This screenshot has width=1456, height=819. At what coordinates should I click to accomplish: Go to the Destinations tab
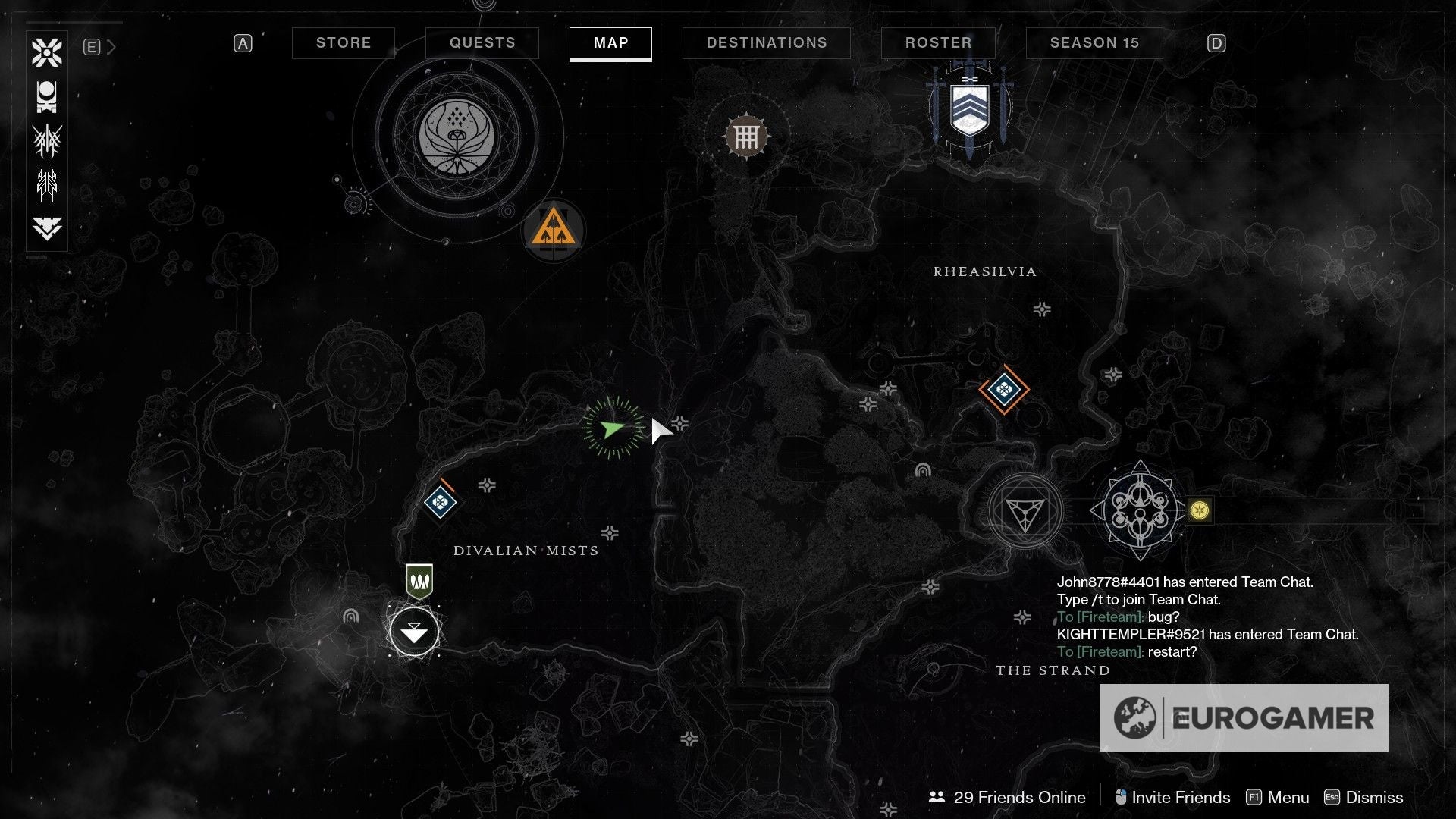[767, 43]
